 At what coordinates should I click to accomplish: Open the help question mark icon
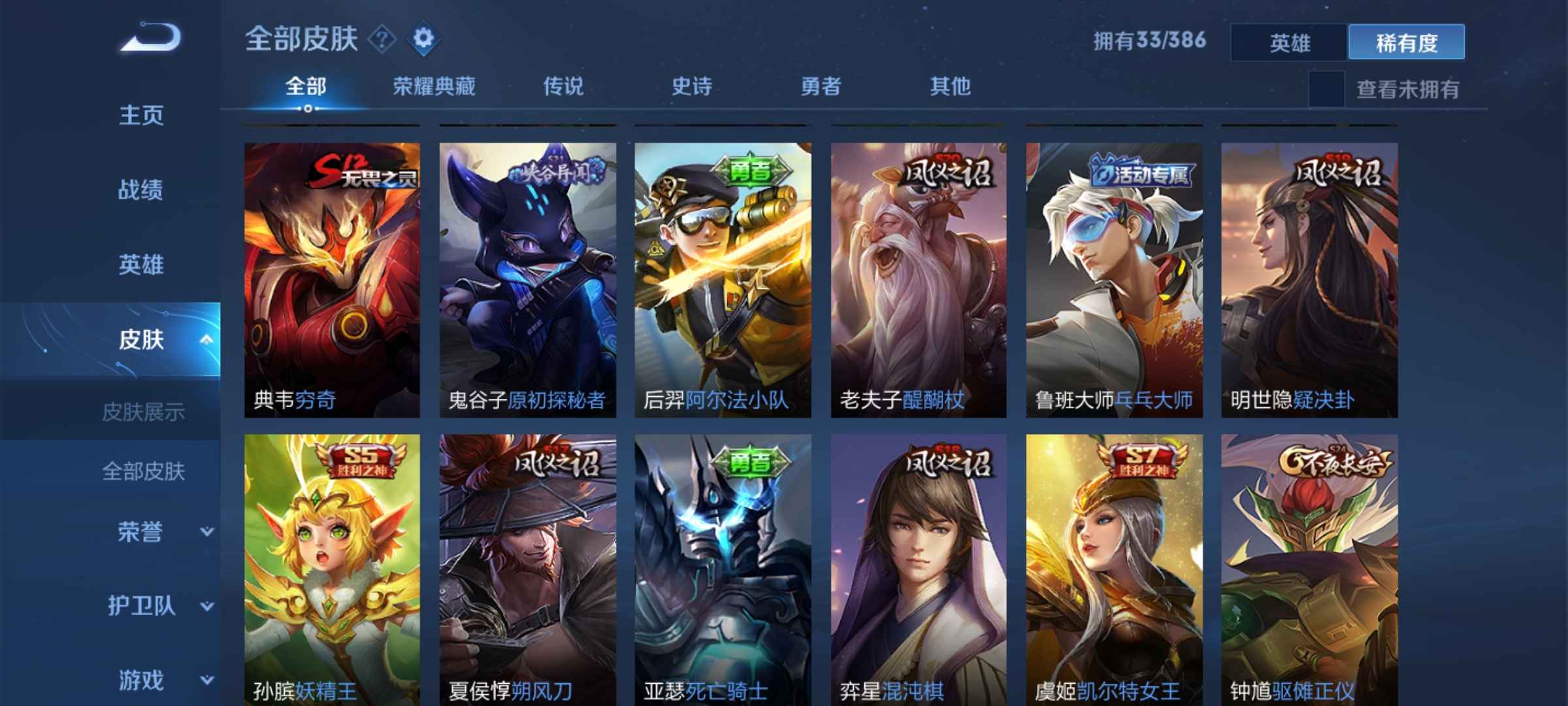click(383, 41)
